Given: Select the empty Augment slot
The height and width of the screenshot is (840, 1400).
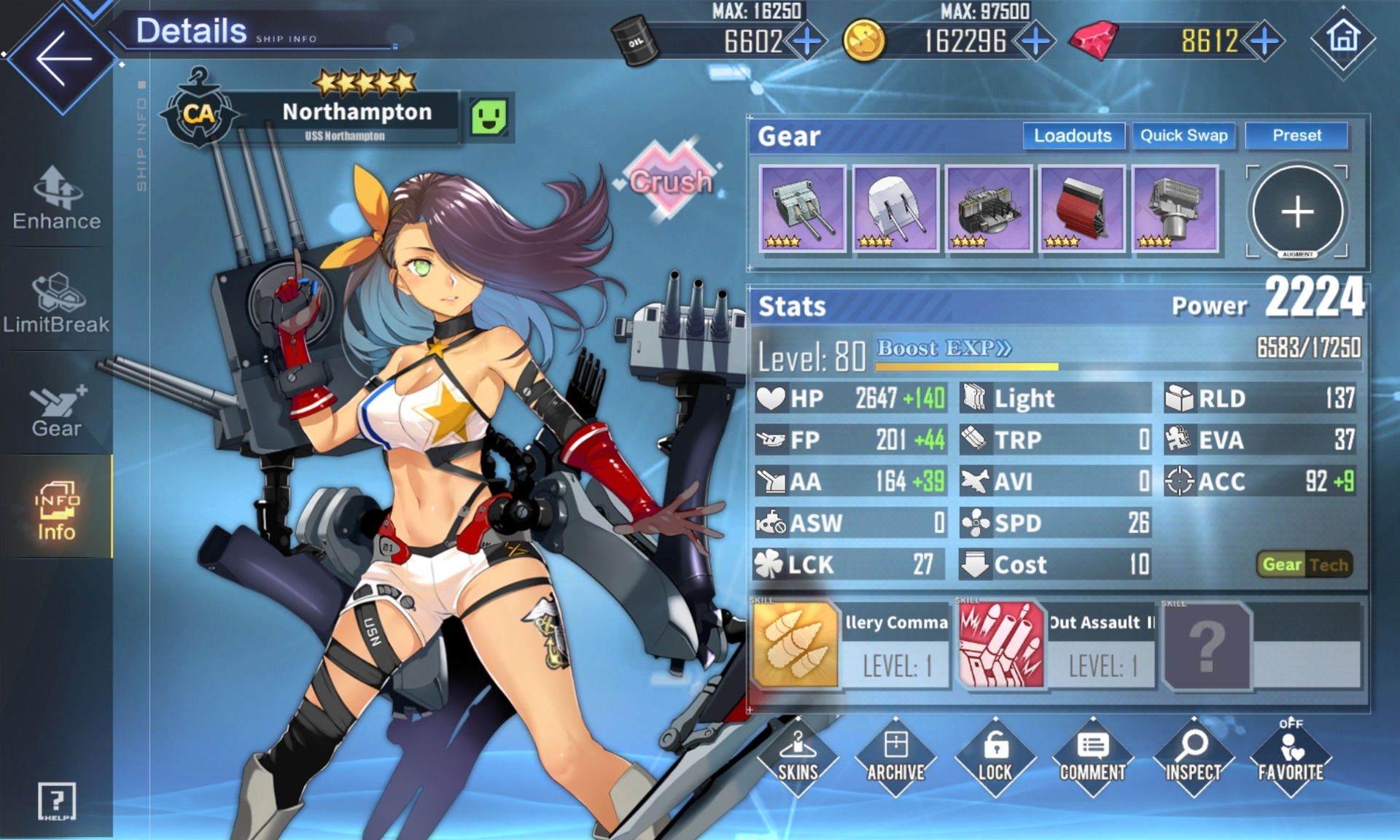Looking at the screenshot, I should point(1297,212).
